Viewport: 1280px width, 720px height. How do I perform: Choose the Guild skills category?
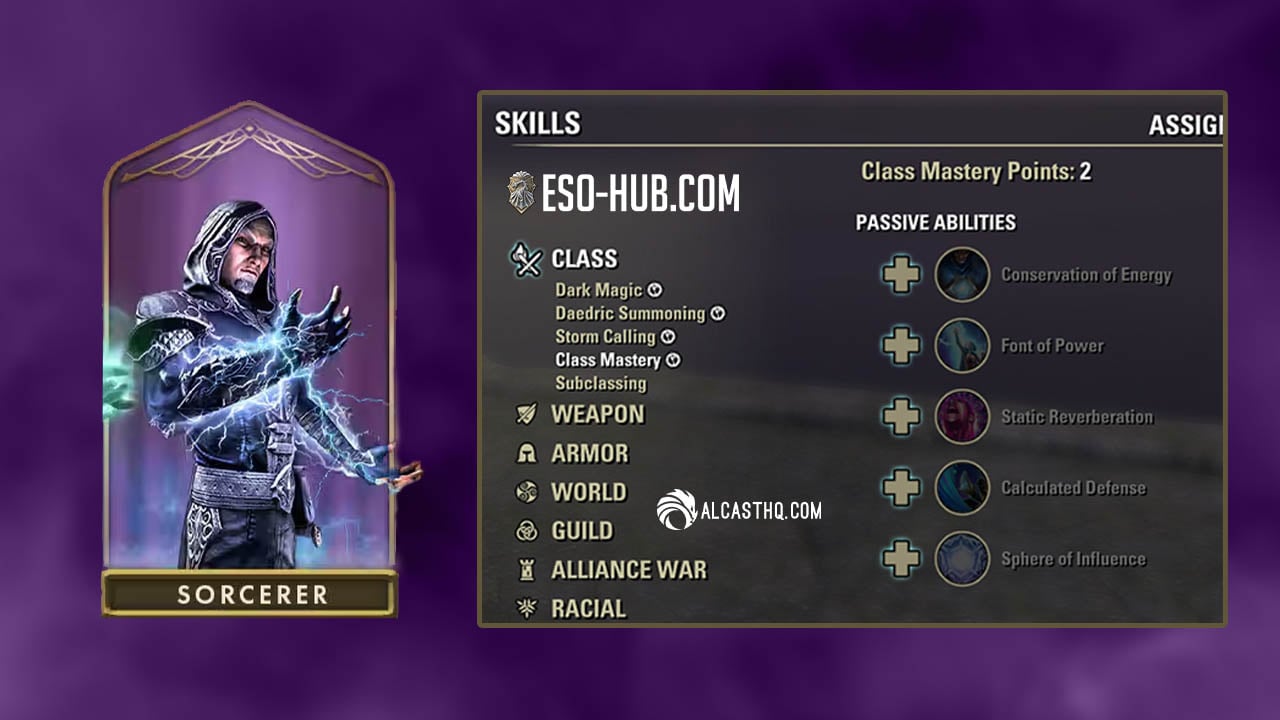click(582, 531)
